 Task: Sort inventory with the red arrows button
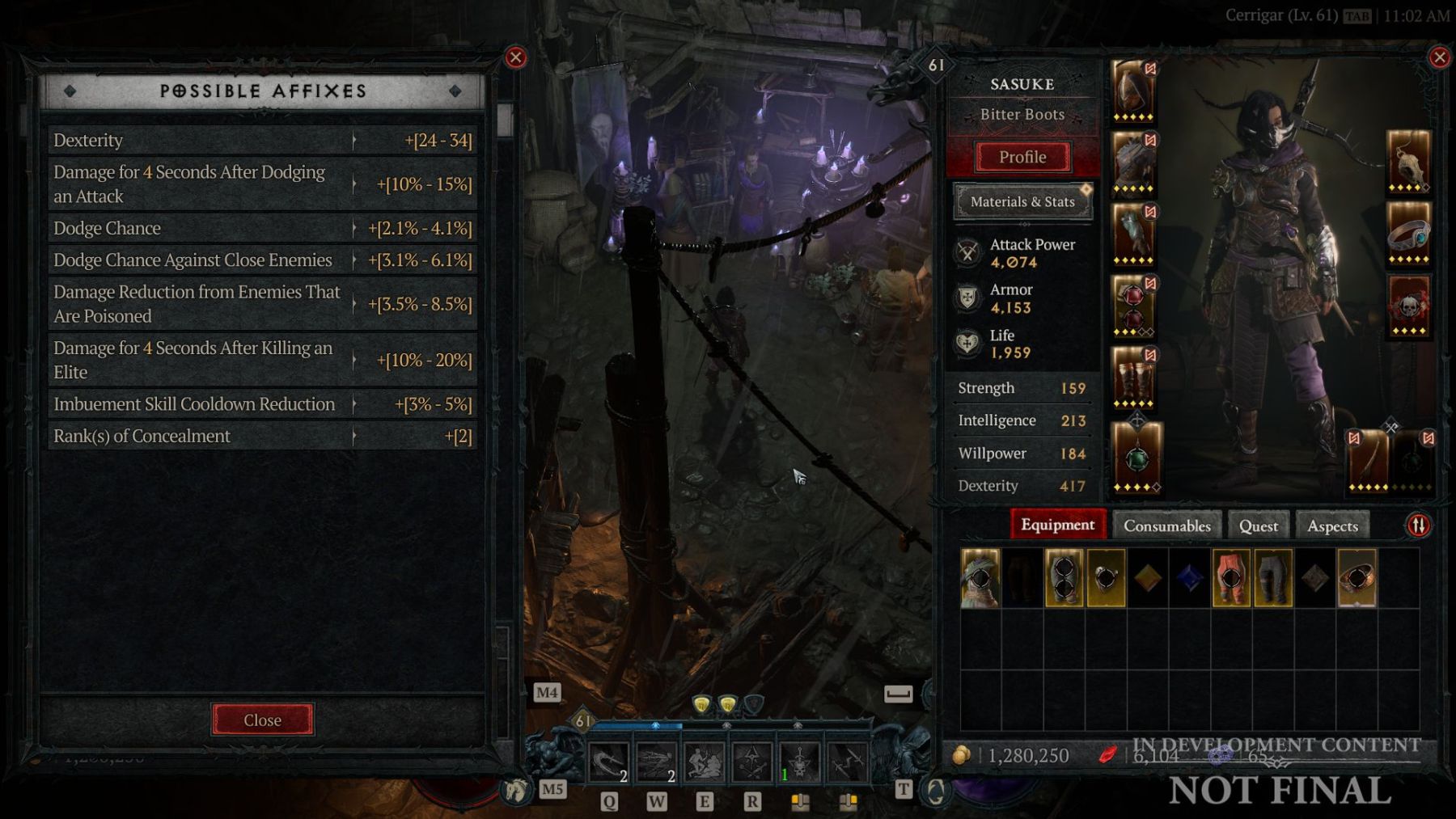[x=1418, y=526]
